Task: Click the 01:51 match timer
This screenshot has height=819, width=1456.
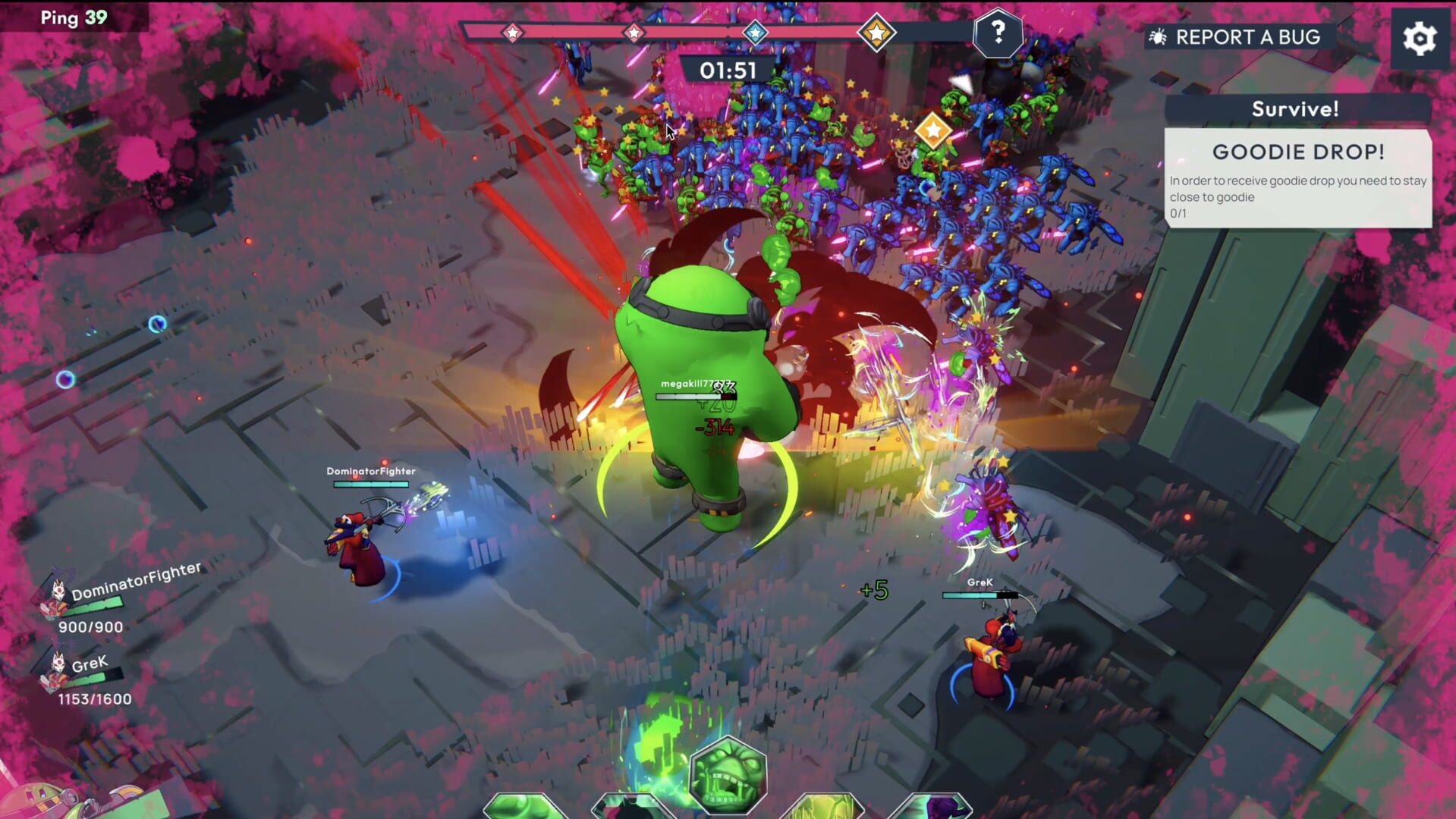Action: point(728,70)
